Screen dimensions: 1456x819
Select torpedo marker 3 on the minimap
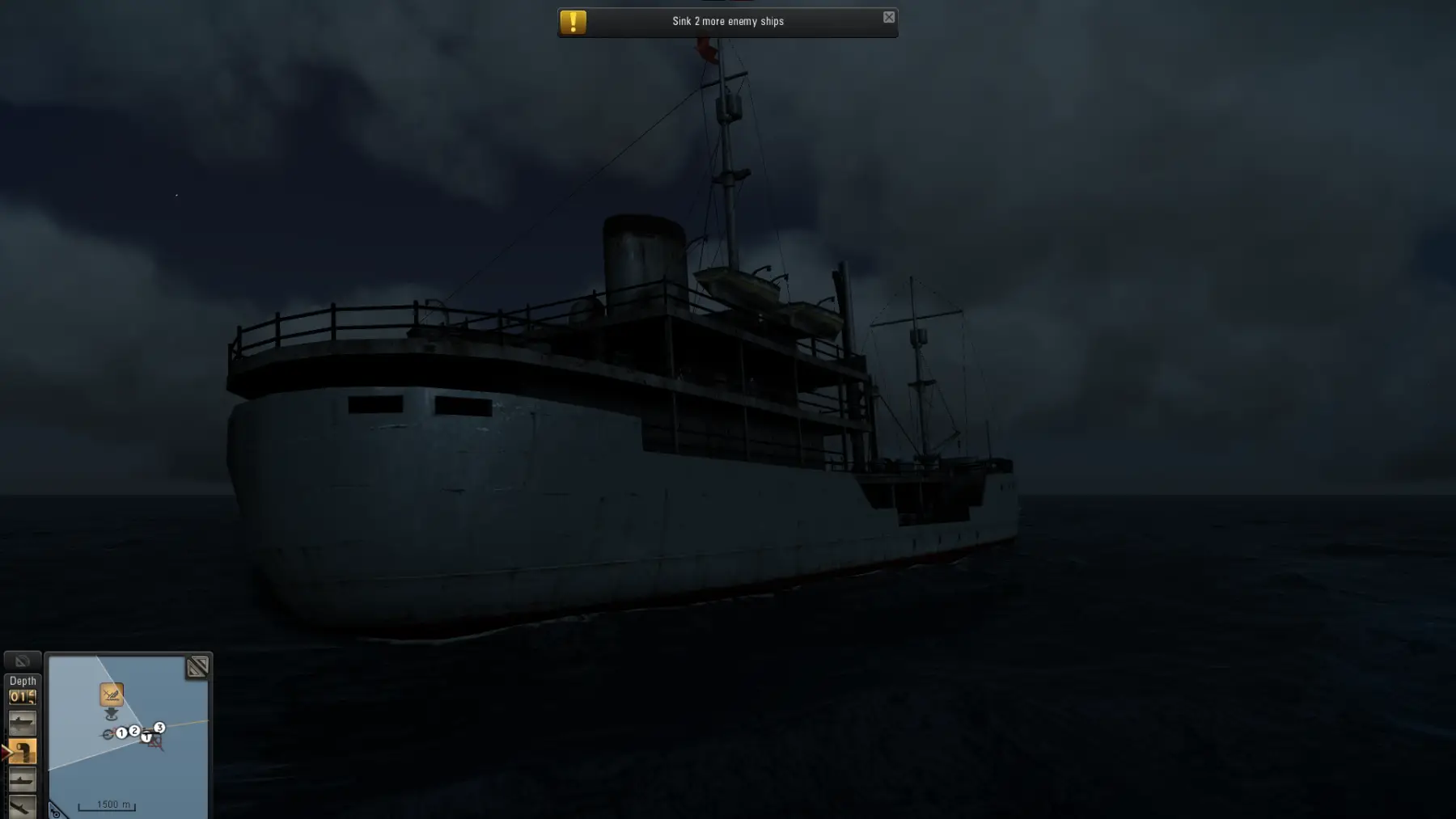pos(159,728)
